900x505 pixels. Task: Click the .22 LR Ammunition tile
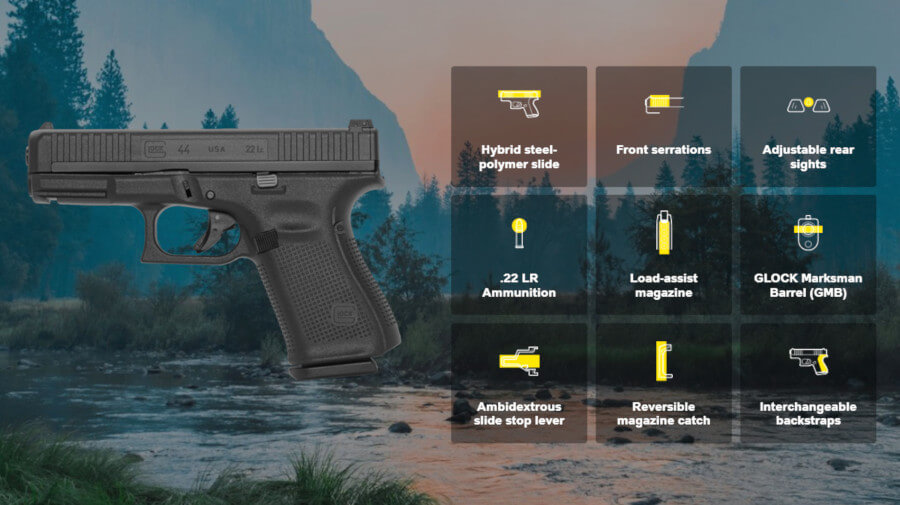(x=519, y=255)
